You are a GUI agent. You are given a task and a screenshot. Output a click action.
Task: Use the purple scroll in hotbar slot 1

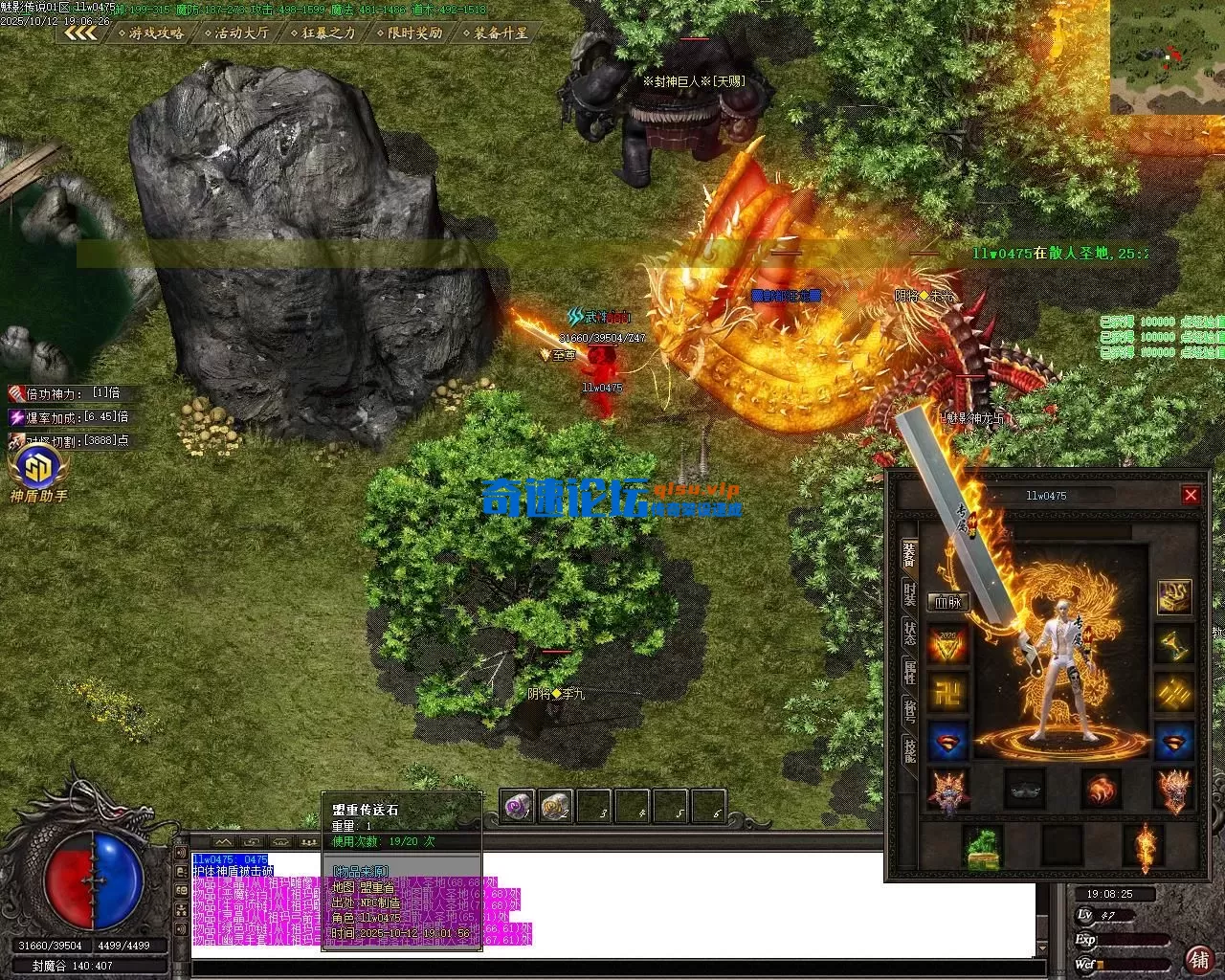(x=518, y=807)
